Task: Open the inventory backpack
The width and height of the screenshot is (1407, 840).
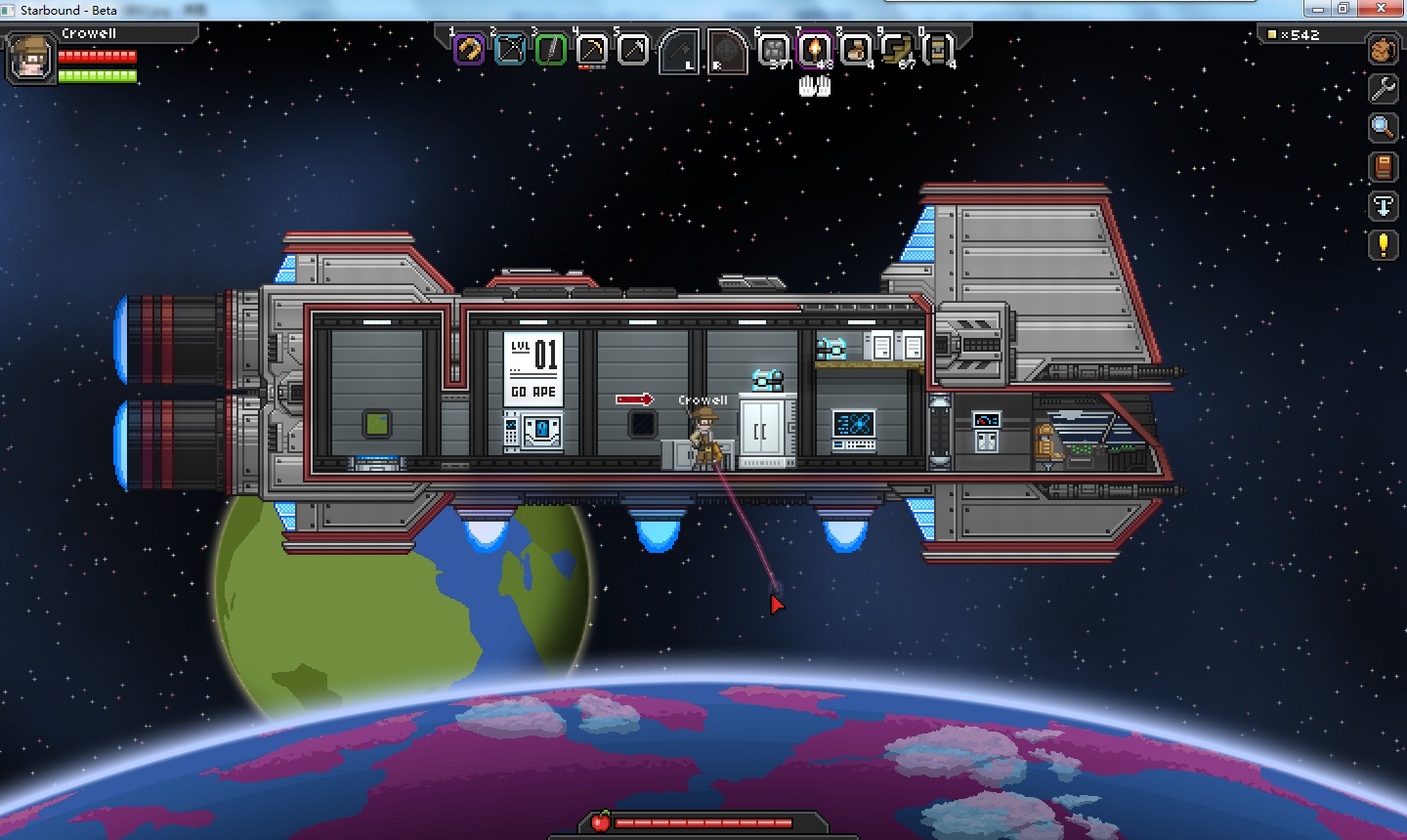Action: point(1383,49)
